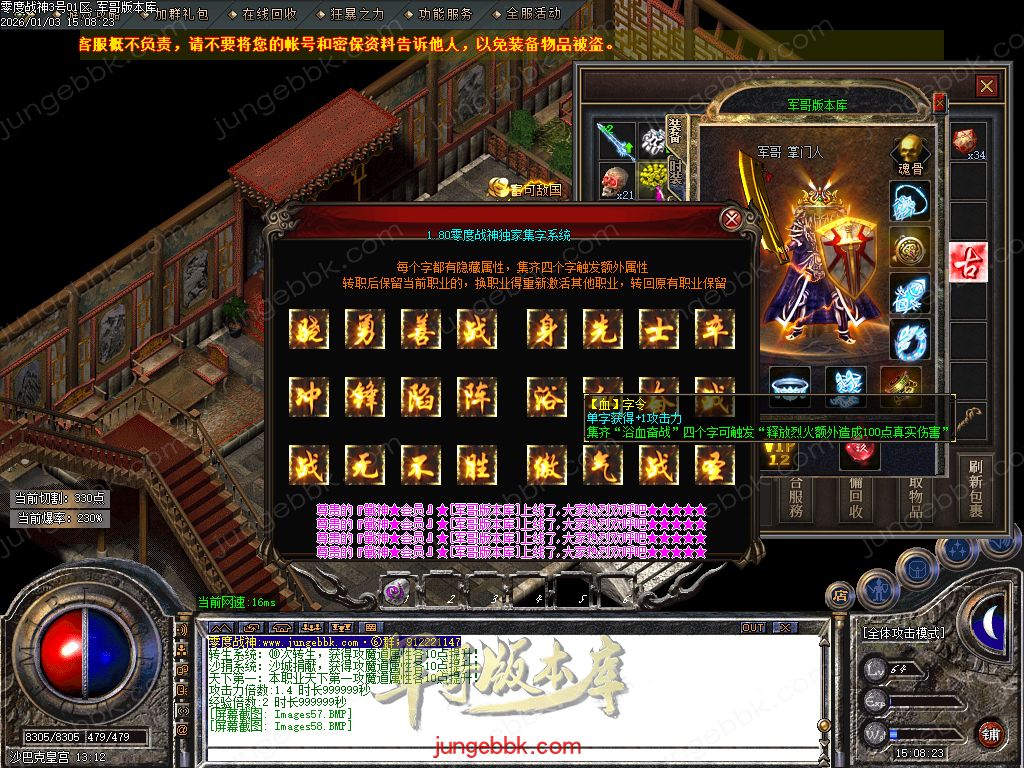This screenshot has height=768, width=1024.
Task: Close the character collection system dialog
Action: pos(732,218)
